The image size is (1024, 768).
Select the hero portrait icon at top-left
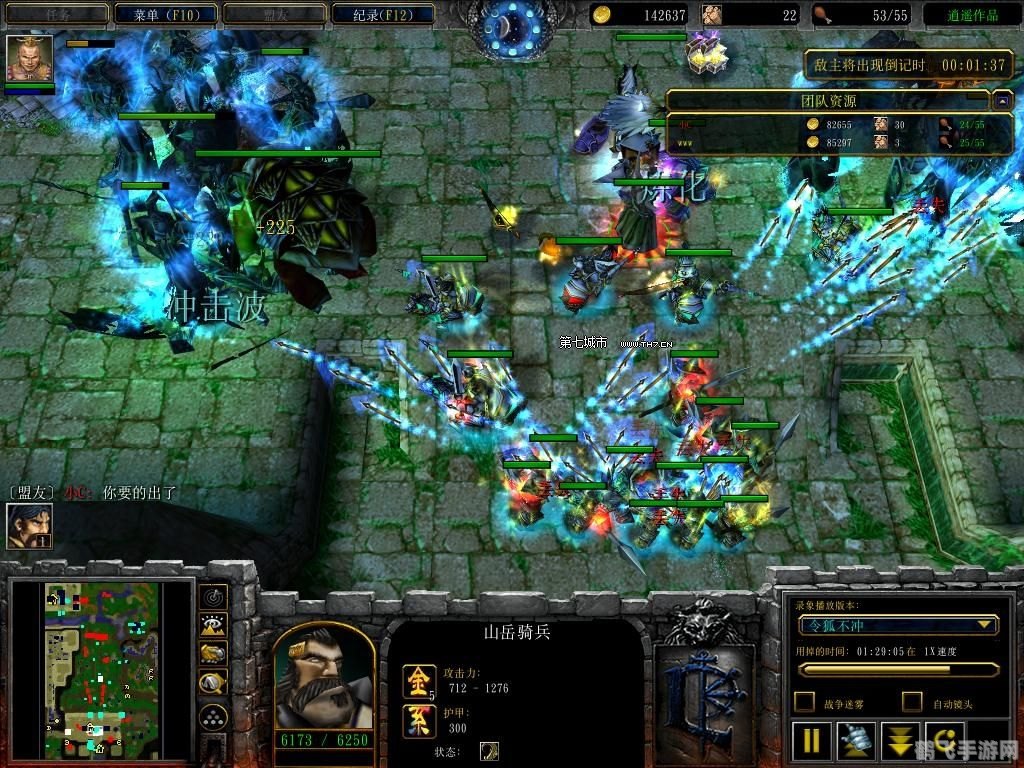[29, 58]
